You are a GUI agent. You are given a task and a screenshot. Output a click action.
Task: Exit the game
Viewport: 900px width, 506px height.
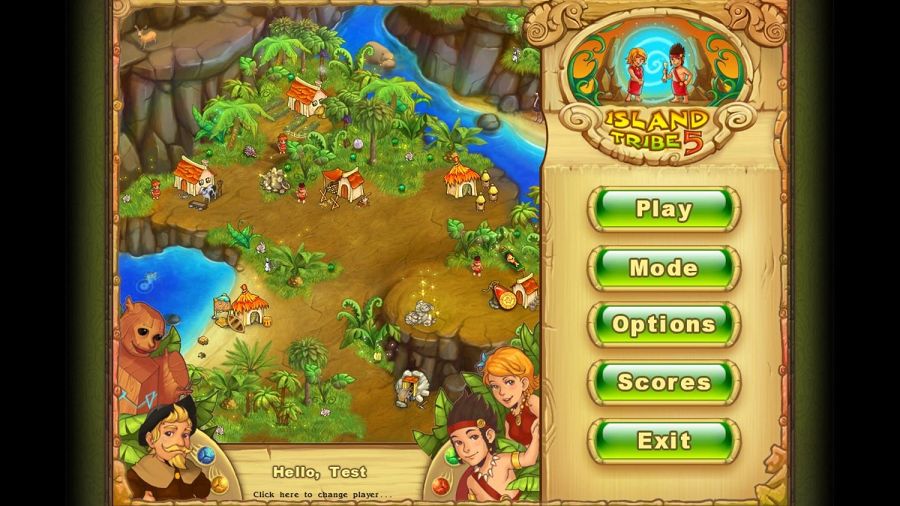point(664,440)
